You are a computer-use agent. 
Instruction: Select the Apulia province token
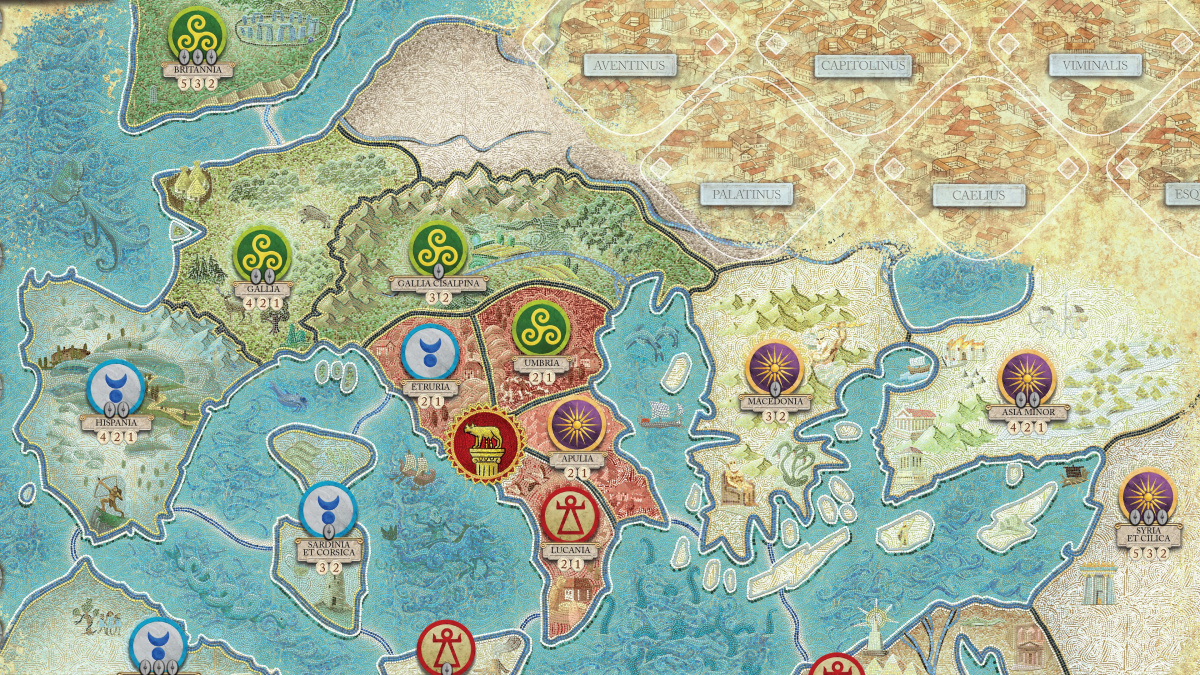[578, 425]
